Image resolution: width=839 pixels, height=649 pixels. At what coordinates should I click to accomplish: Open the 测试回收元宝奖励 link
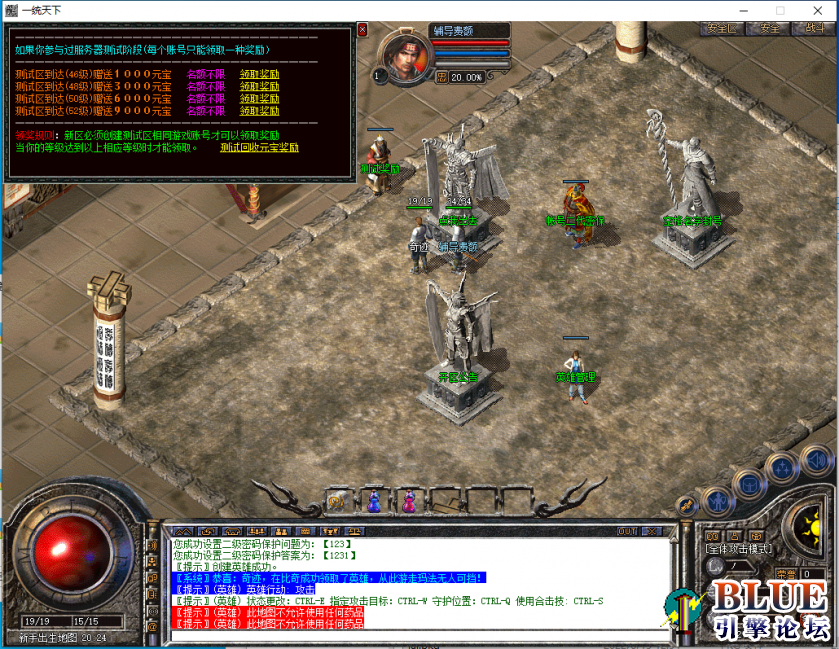[x=259, y=147]
